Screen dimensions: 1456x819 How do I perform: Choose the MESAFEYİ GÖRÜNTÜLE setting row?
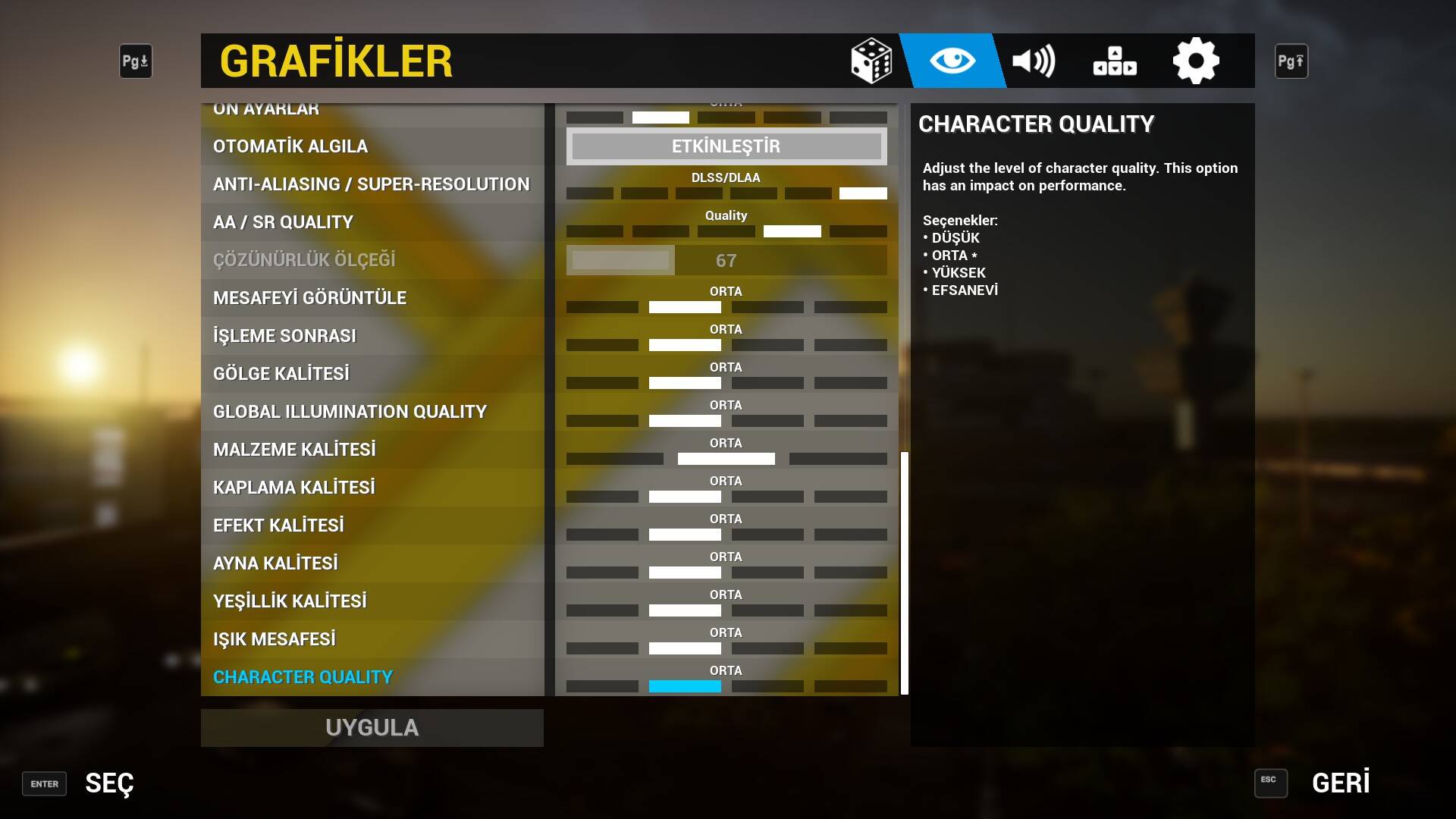click(x=309, y=298)
